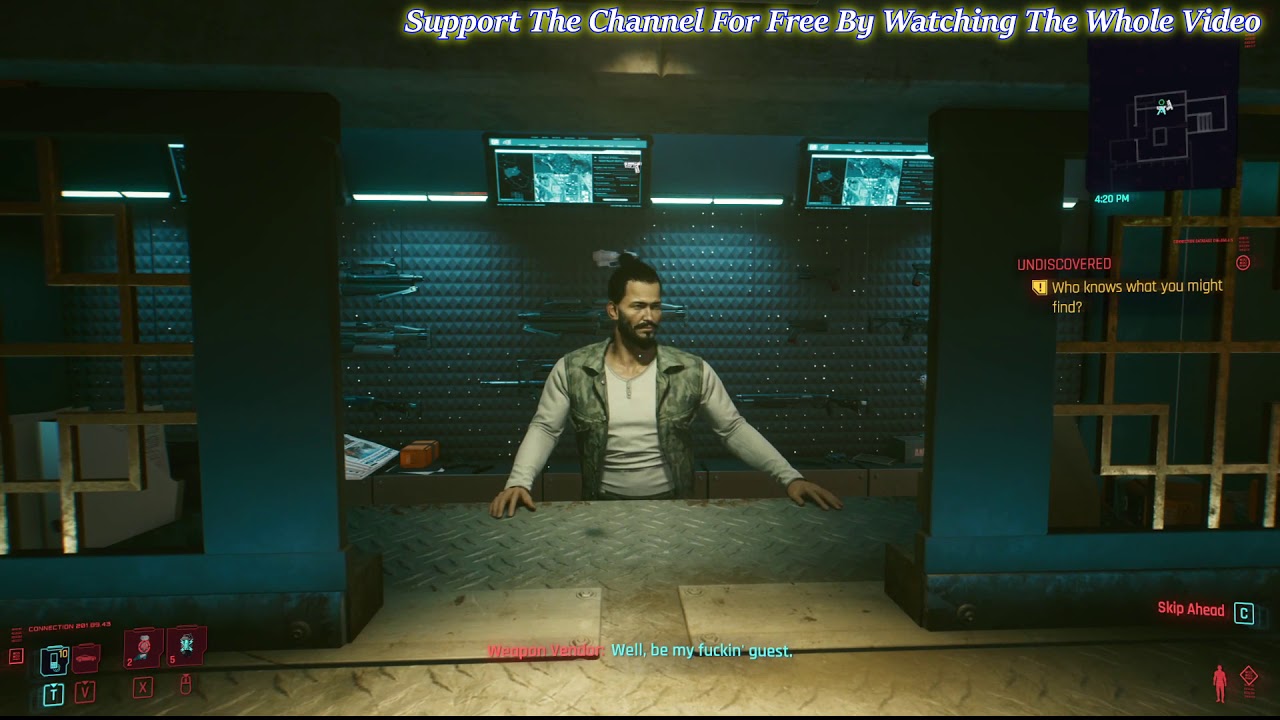Select the grenade quickslot icon showing 2
This screenshot has width=1280, height=720.
click(142, 649)
